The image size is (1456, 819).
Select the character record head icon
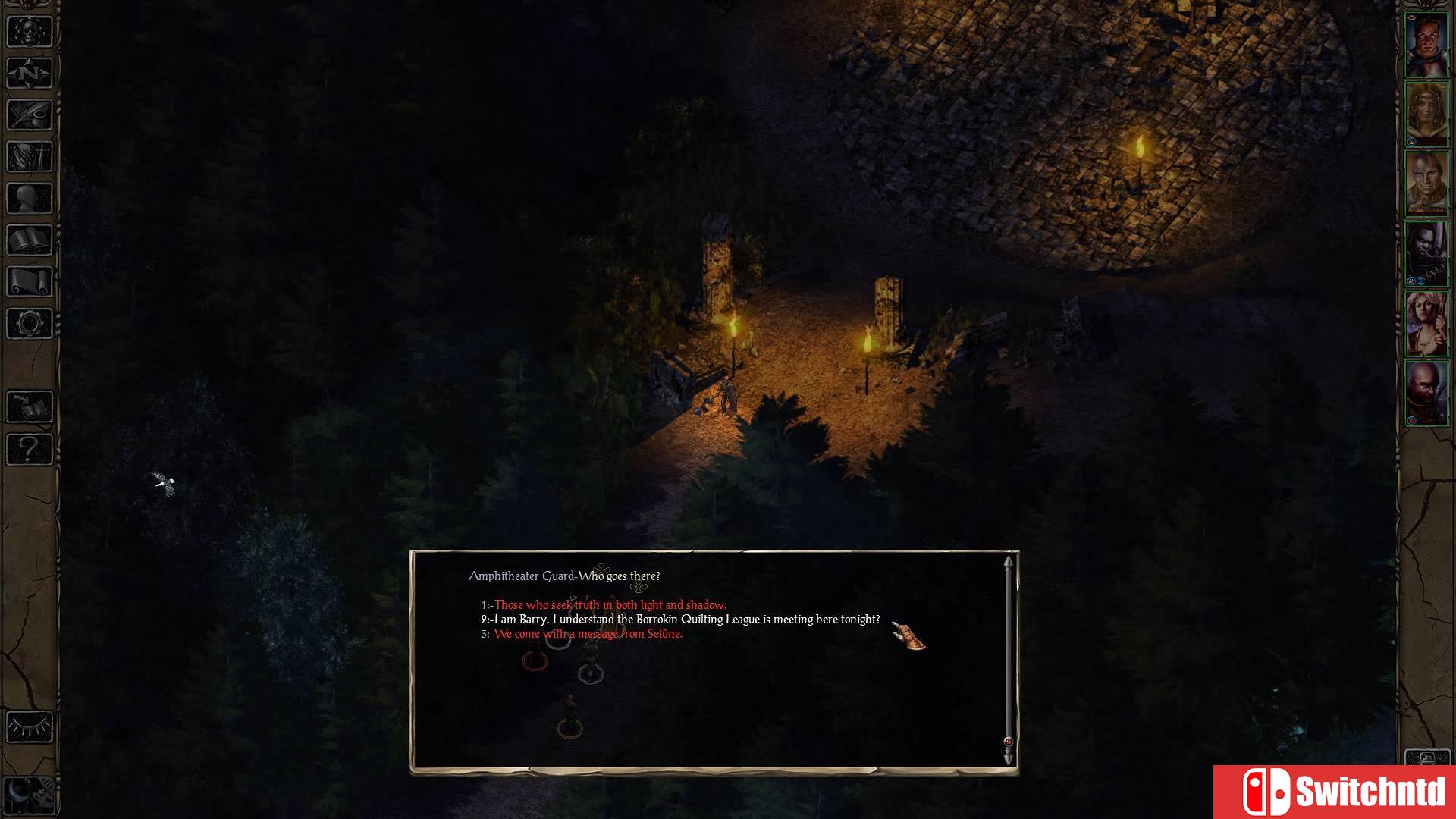(x=29, y=199)
